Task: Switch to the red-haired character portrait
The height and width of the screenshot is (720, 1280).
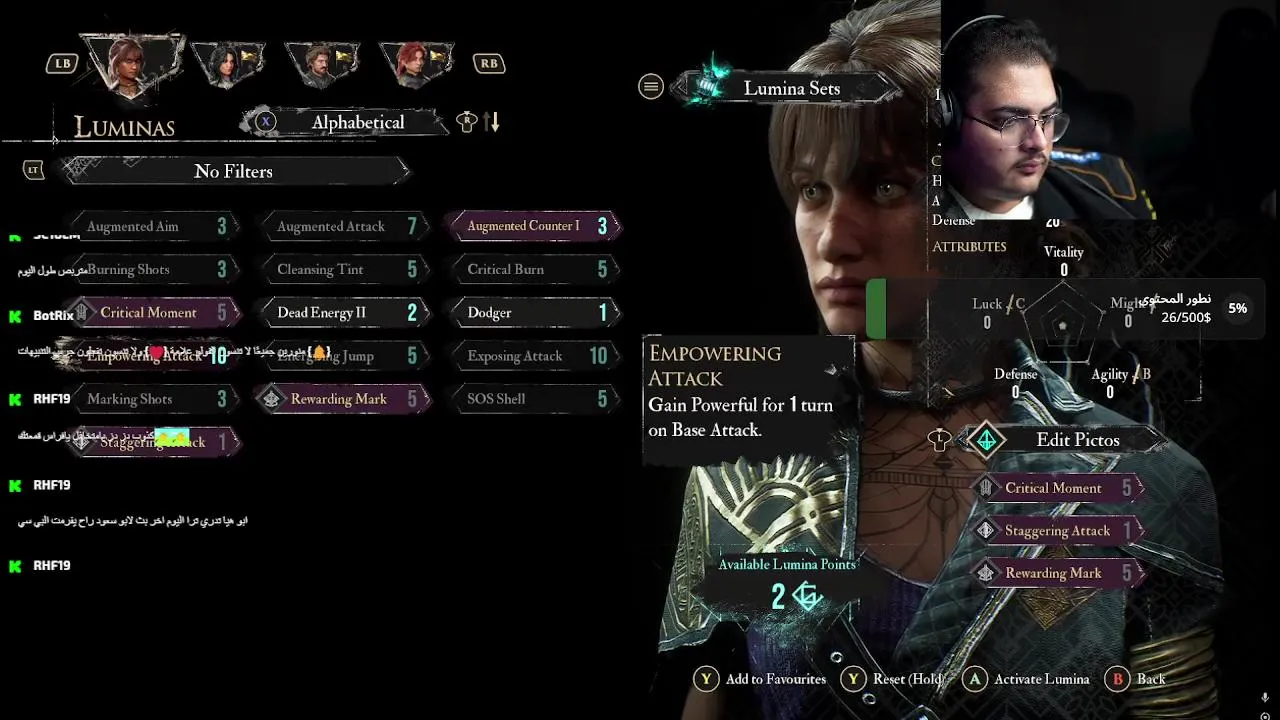Action: (x=417, y=63)
